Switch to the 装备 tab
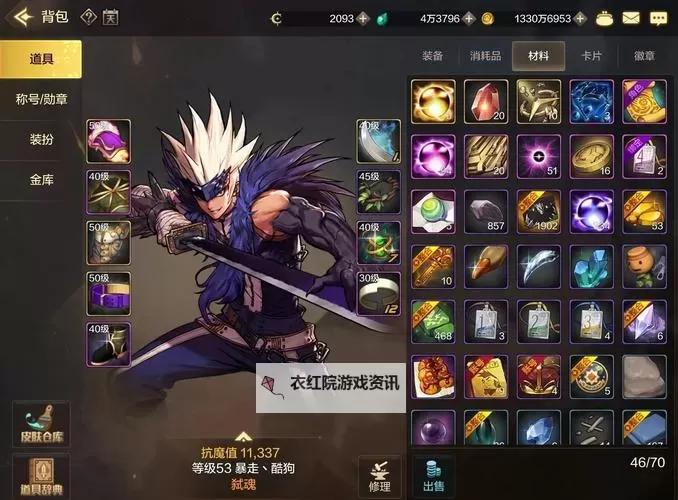Viewport: 678px width, 500px height. pos(433,57)
